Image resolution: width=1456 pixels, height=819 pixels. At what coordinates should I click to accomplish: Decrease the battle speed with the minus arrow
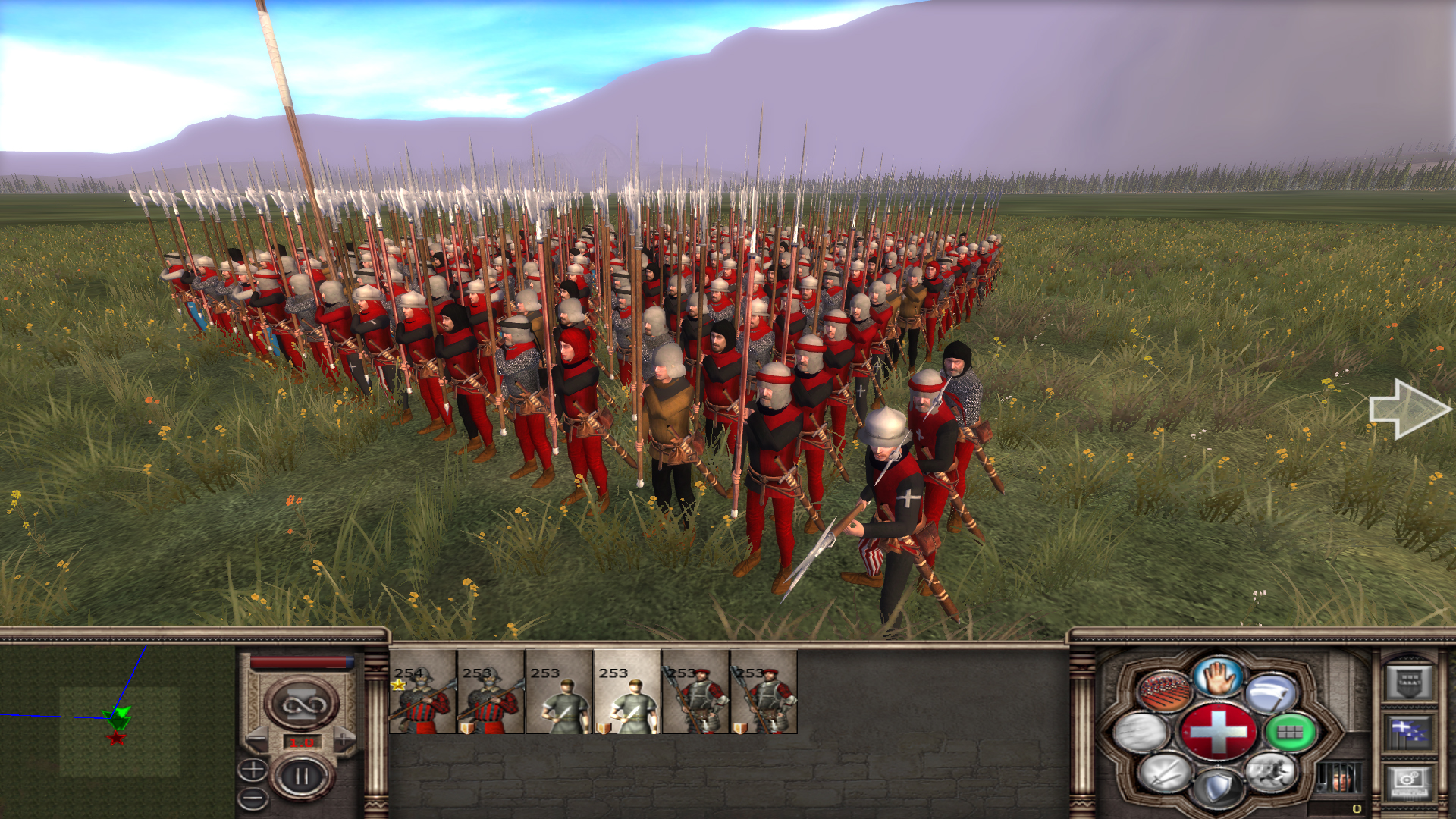[258, 738]
